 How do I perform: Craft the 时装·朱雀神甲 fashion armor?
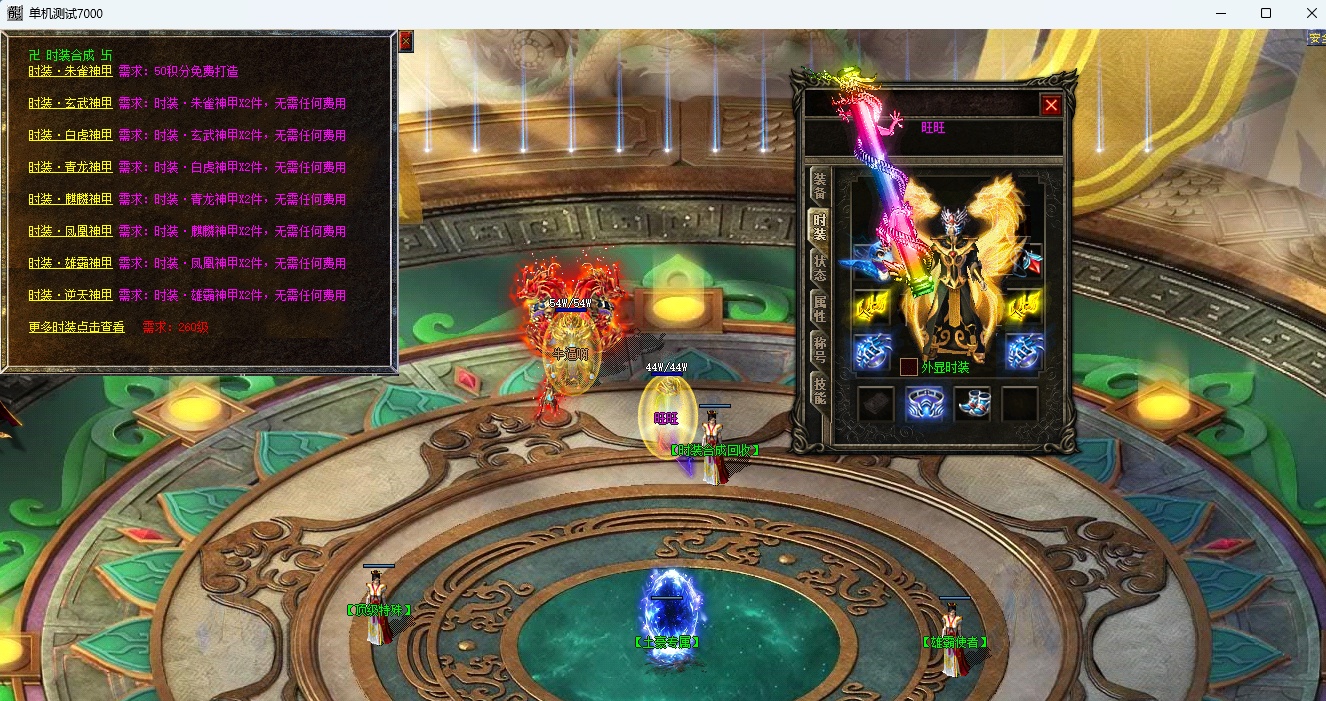click(70, 72)
